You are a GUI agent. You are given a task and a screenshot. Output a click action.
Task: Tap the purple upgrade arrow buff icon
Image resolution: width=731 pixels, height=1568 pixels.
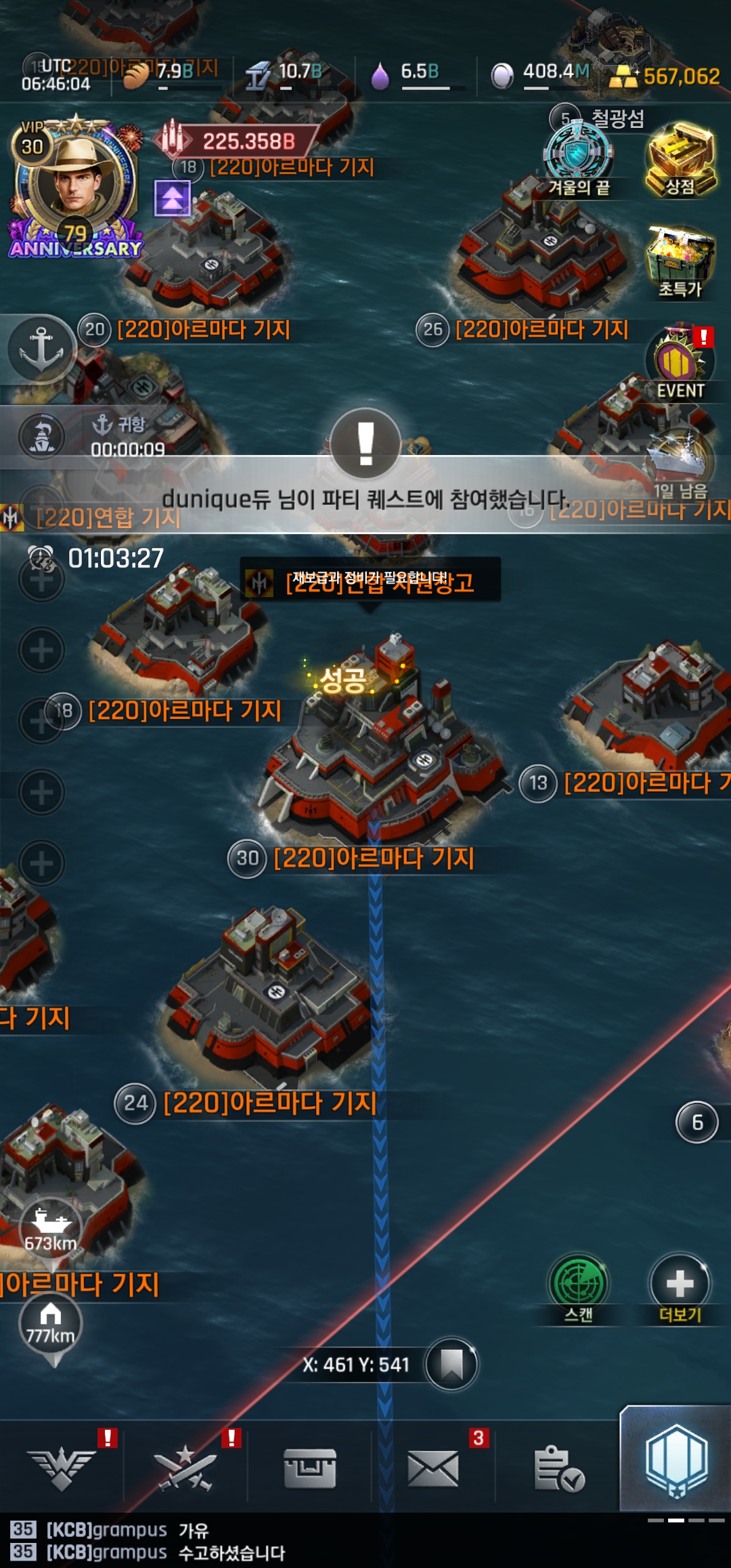coord(172,198)
